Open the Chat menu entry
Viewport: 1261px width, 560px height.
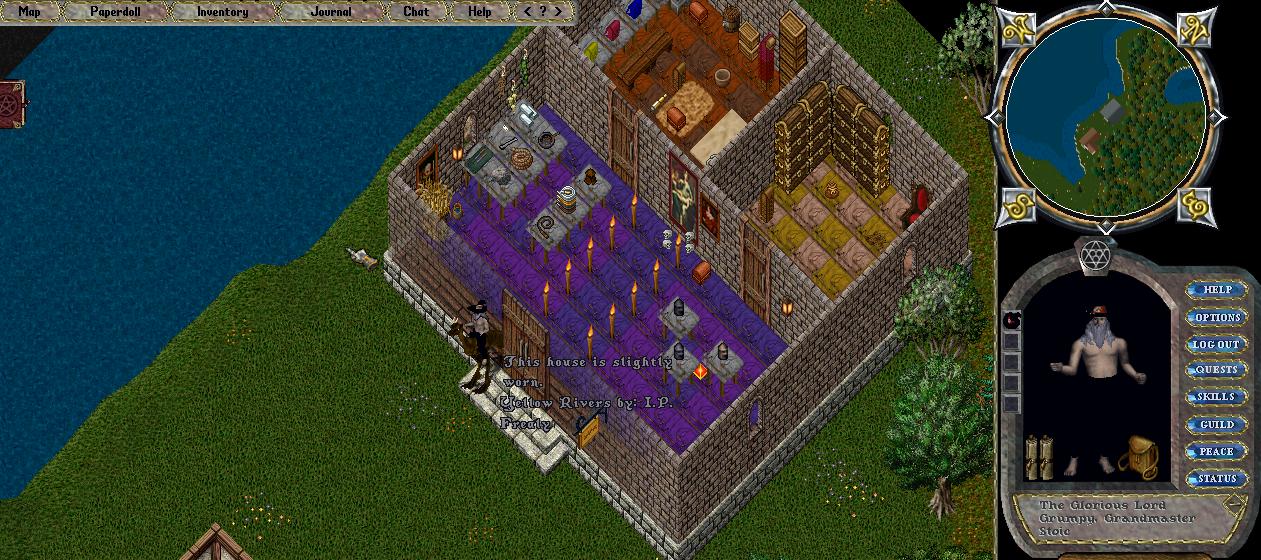[416, 12]
